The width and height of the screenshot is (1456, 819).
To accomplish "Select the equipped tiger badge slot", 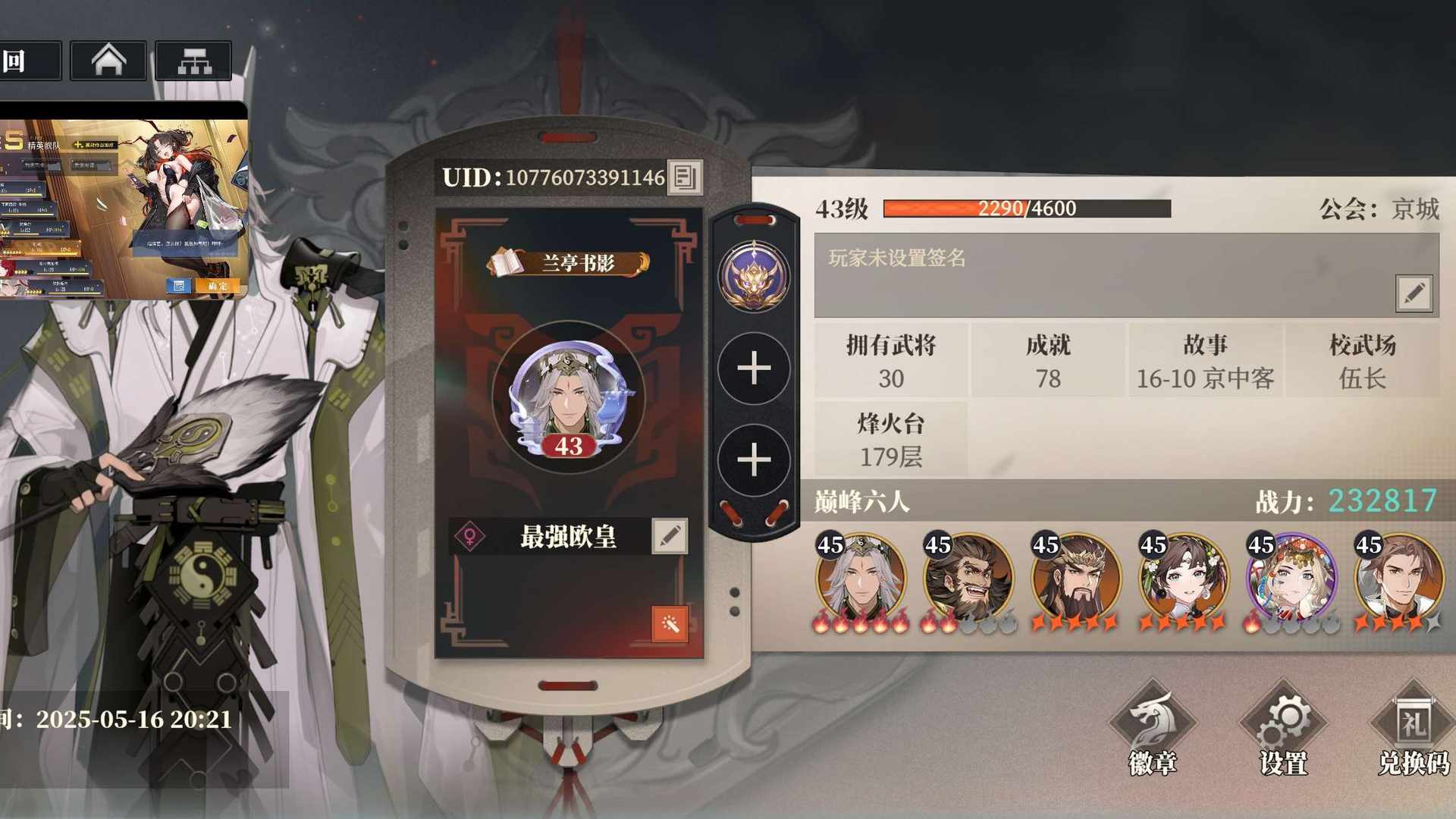I will click(754, 276).
